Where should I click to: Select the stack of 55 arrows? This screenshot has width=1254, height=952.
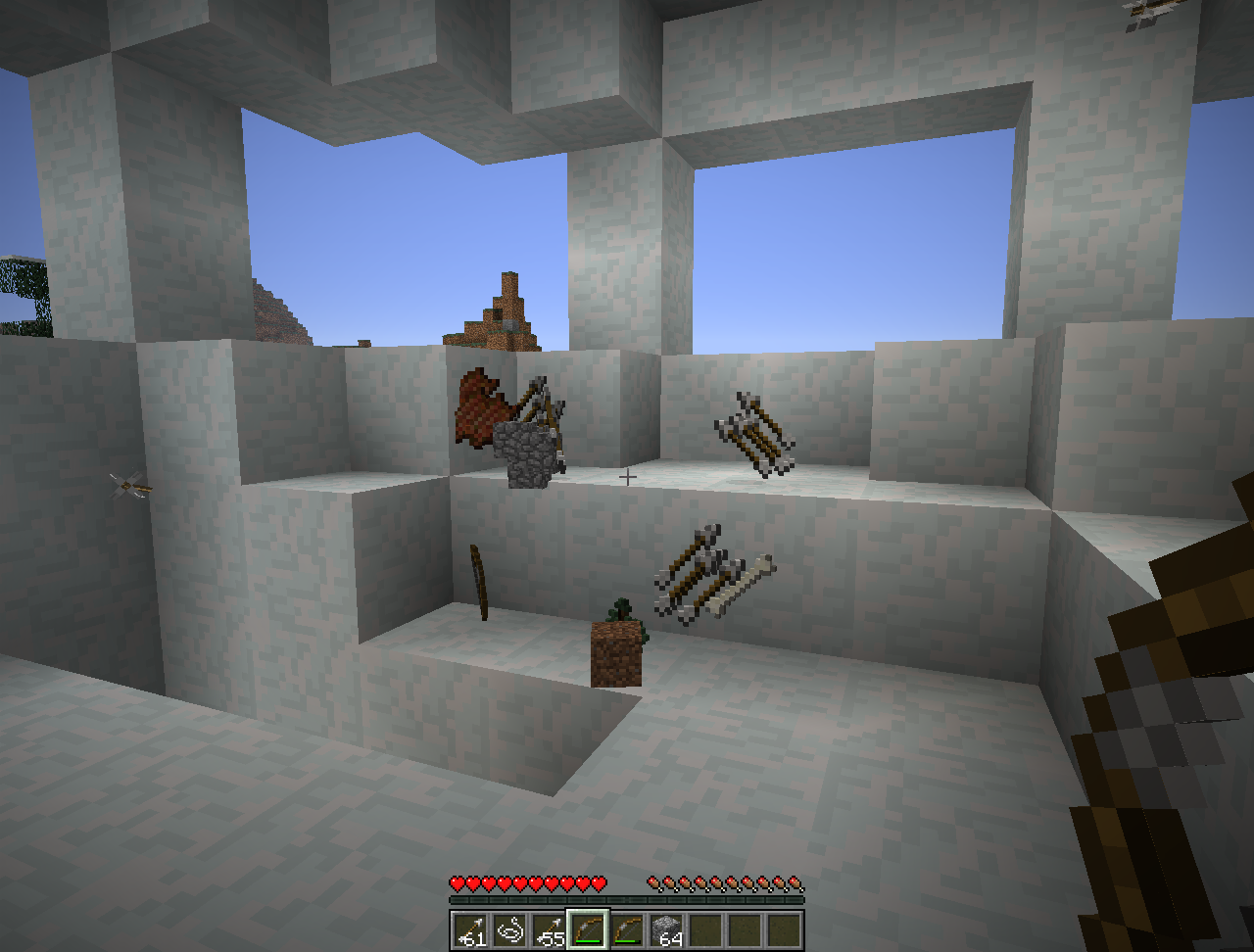(549, 929)
